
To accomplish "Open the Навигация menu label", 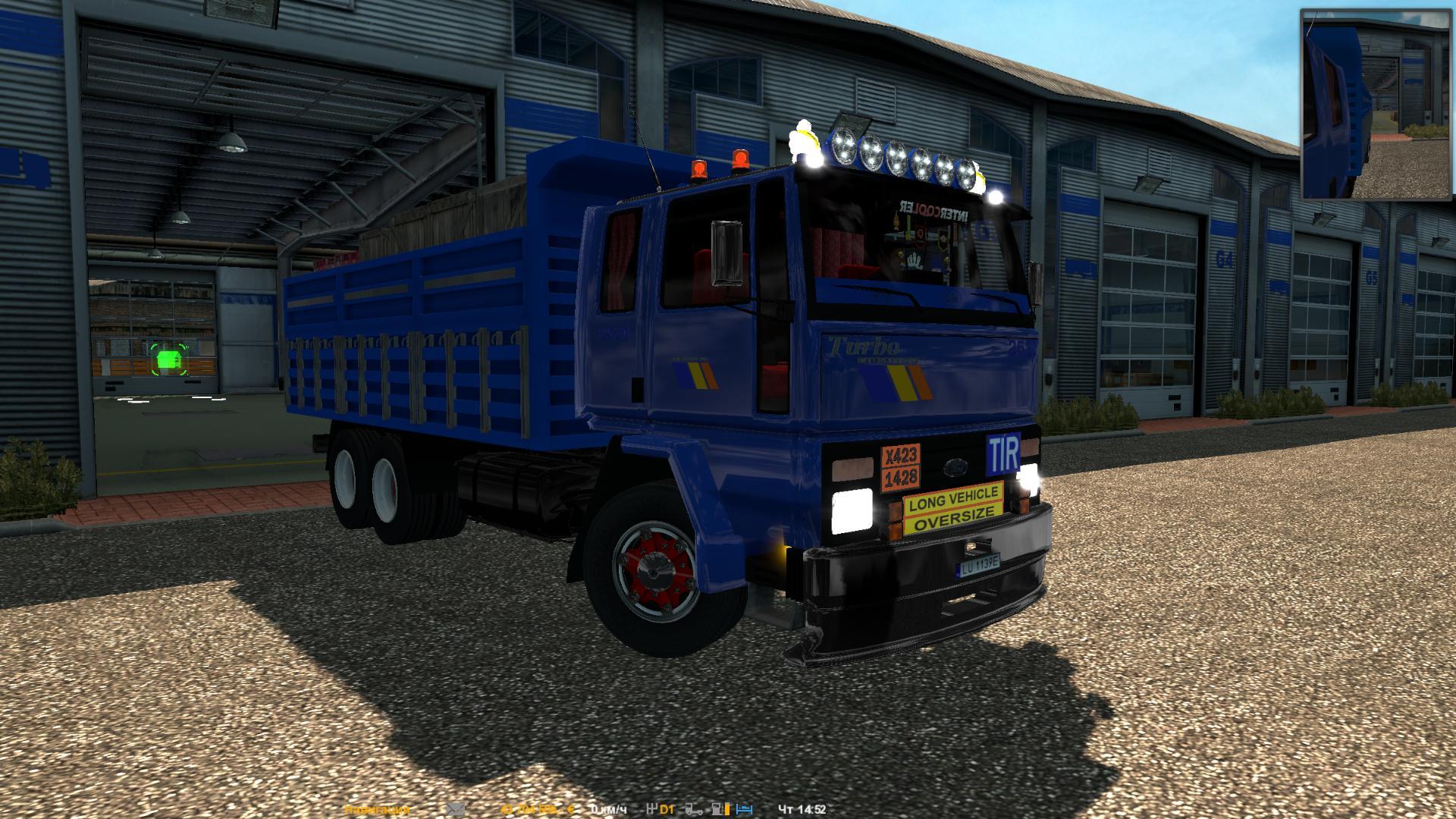I will pos(376,810).
